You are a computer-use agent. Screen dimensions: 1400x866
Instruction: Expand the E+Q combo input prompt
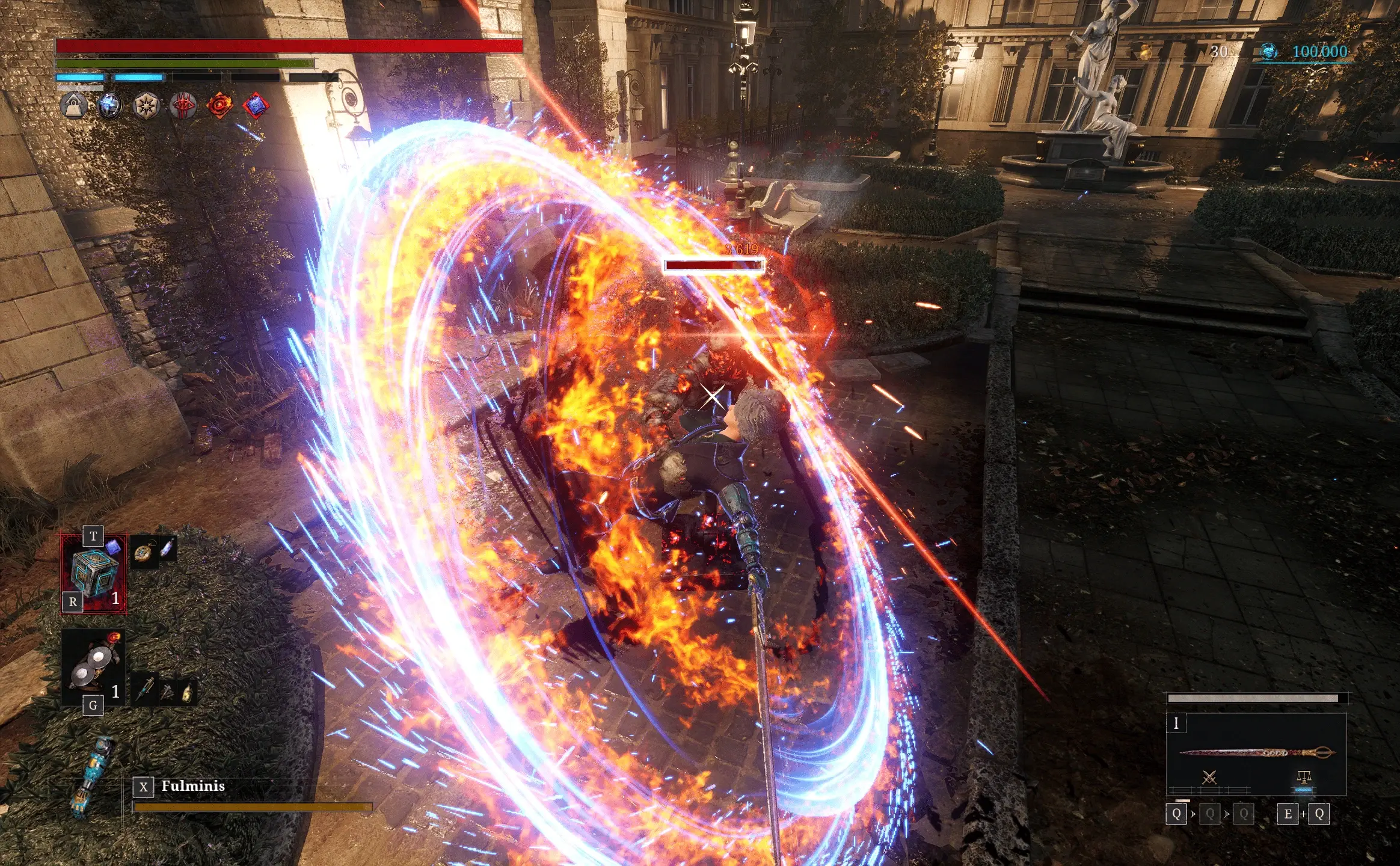[1303, 813]
